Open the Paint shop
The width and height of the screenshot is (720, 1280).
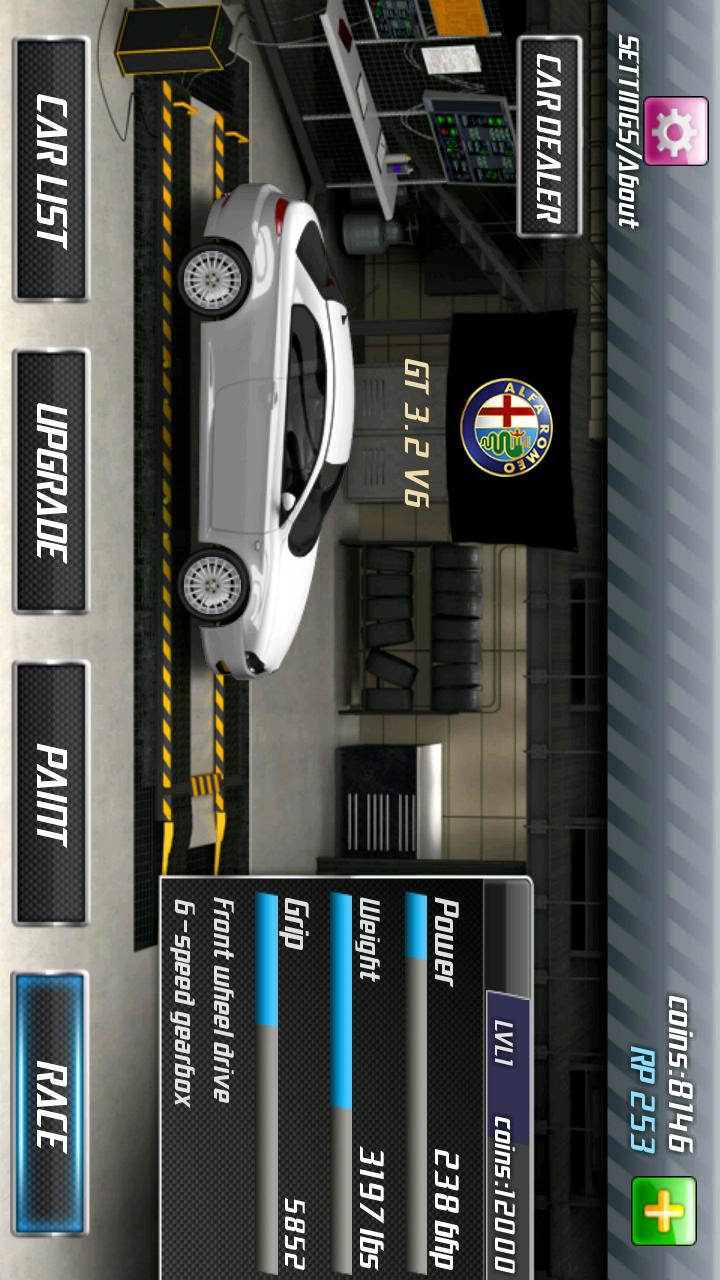tap(50, 792)
